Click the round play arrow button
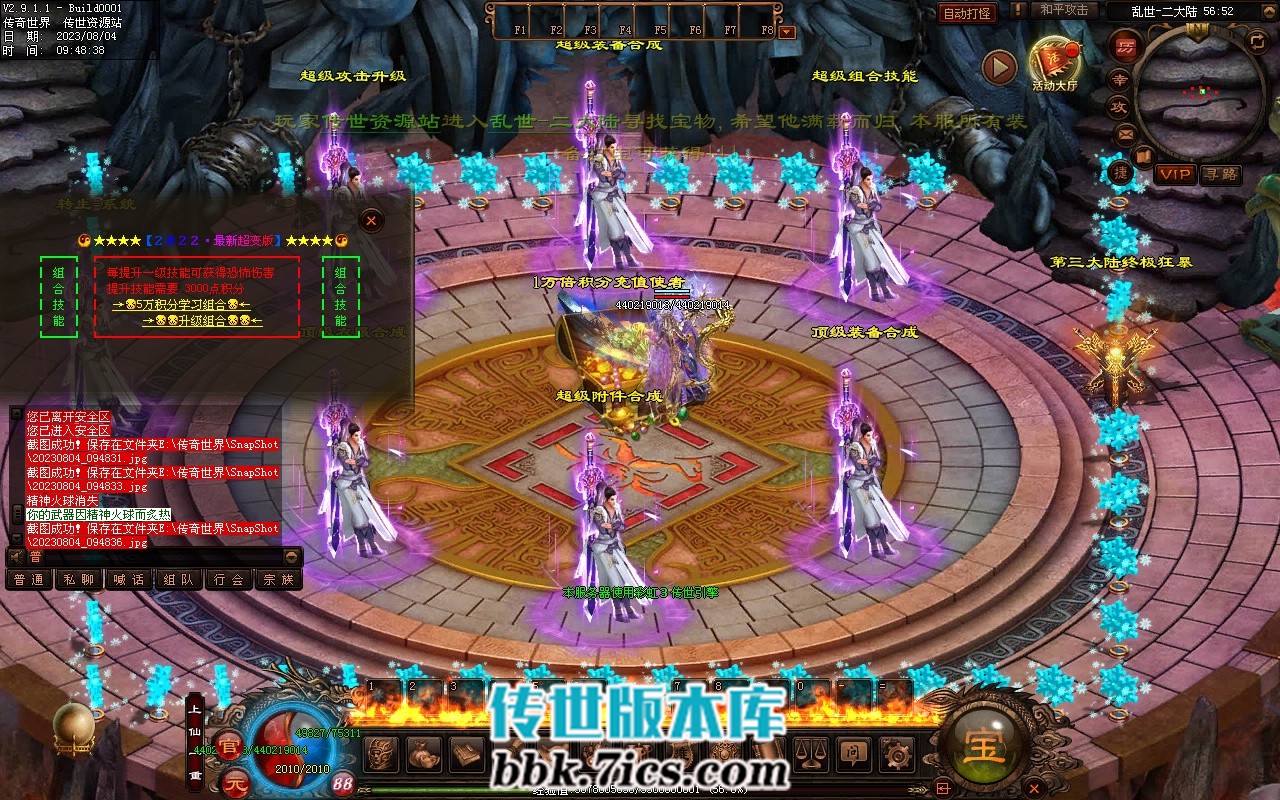This screenshot has height=800, width=1280. pyautogui.click(x=999, y=67)
